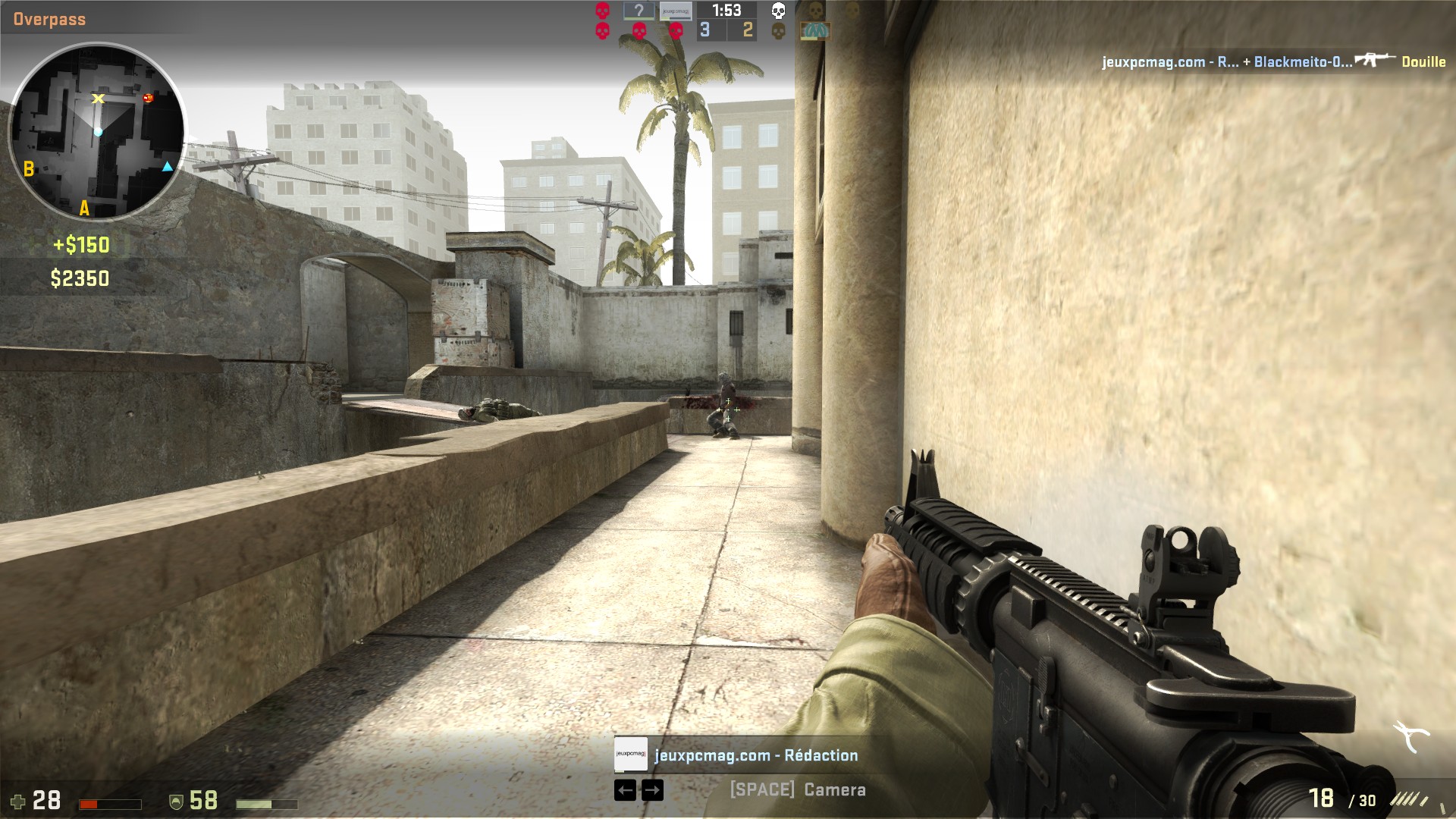The width and height of the screenshot is (1456, 819).
Task: Click the red bomb marker on minimap
Action: (148, 98)
